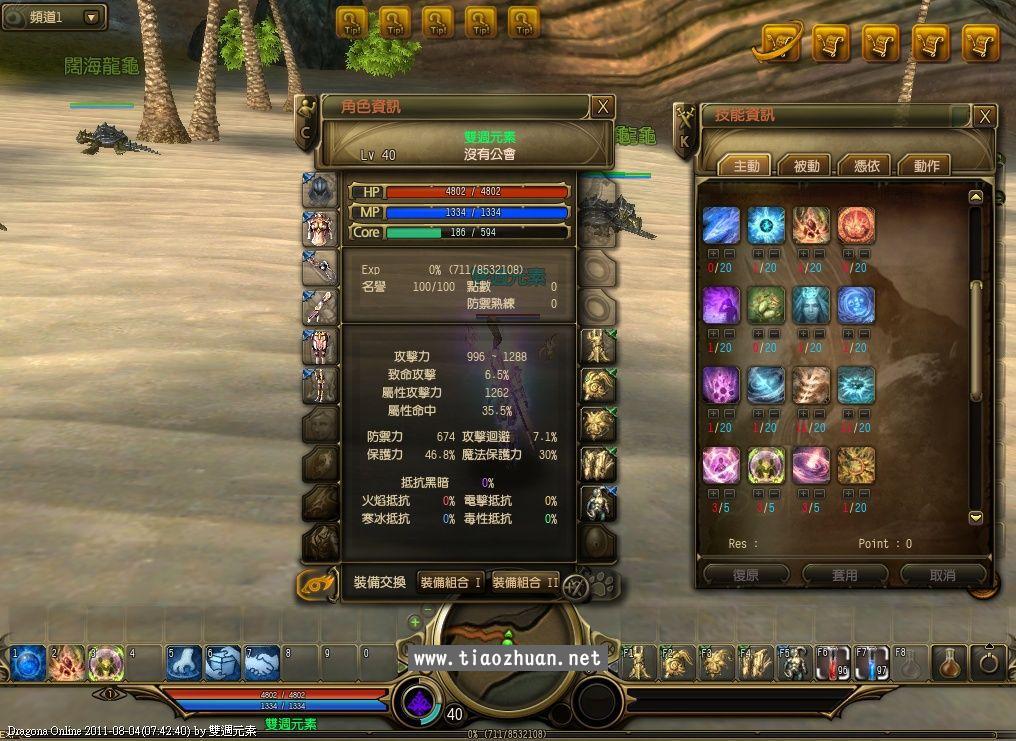Select the helmet equipment slot
The width and height of the screenshot is (1016, 741).
tap(320, 189)
